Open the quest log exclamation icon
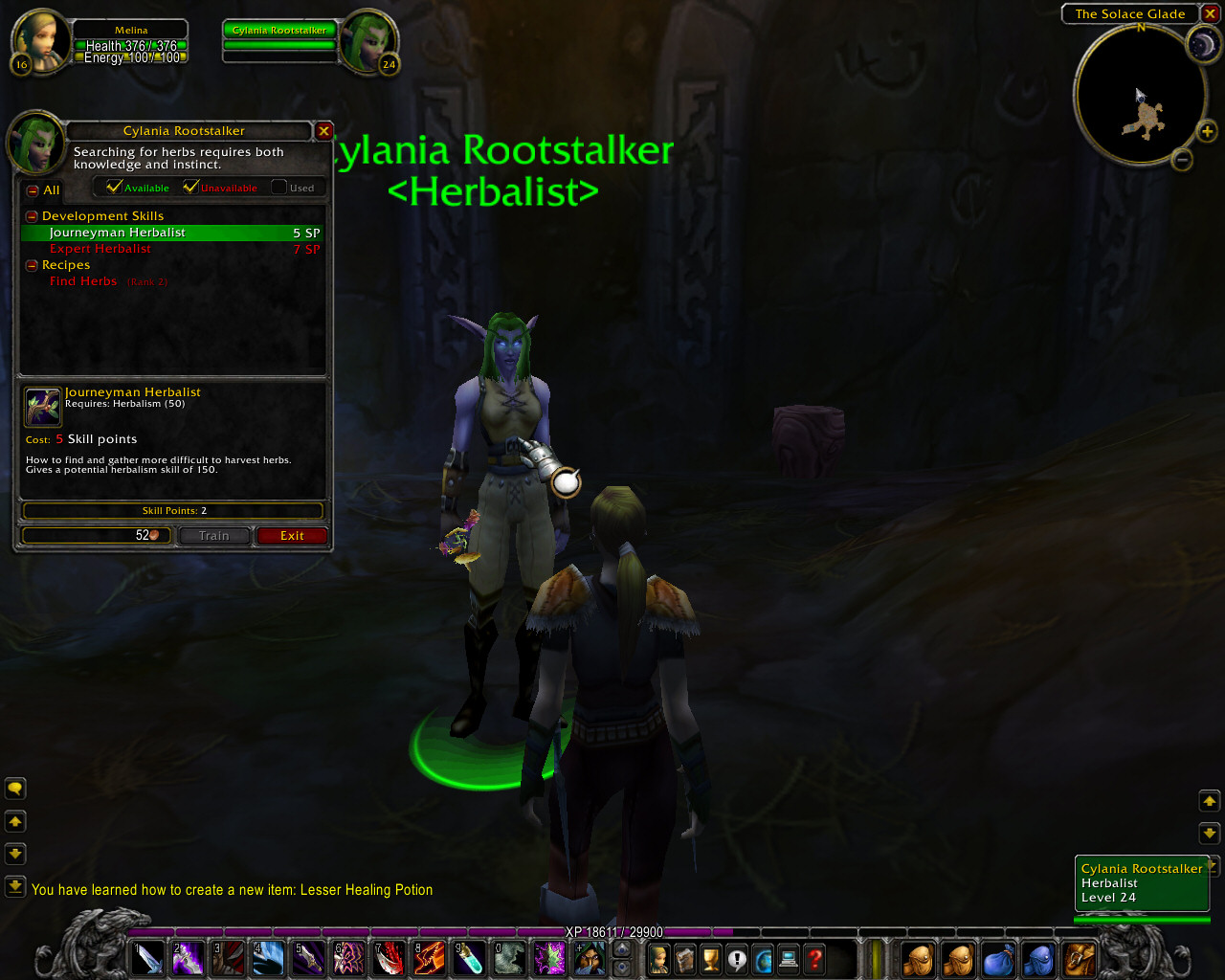1225x980 pixels. pos(735,959)
